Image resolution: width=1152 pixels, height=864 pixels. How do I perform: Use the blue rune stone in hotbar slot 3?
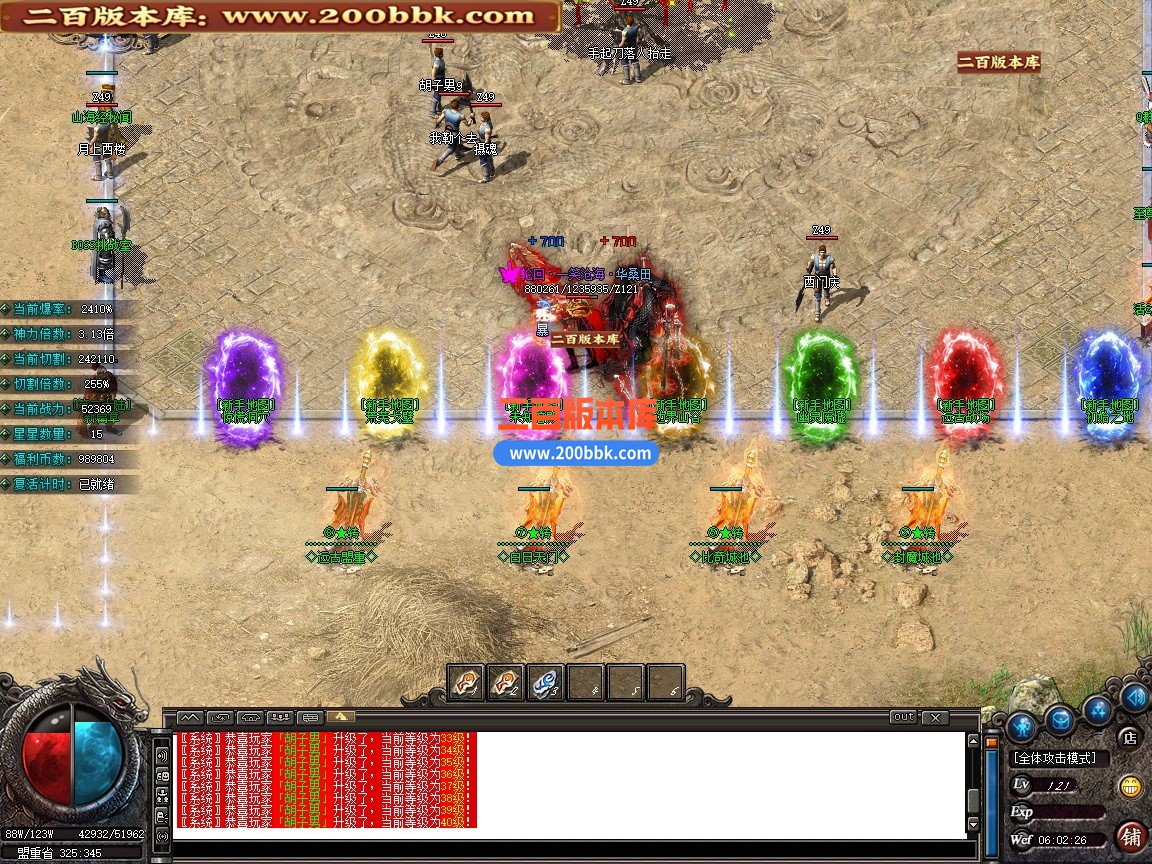click(x=544, y=683)
